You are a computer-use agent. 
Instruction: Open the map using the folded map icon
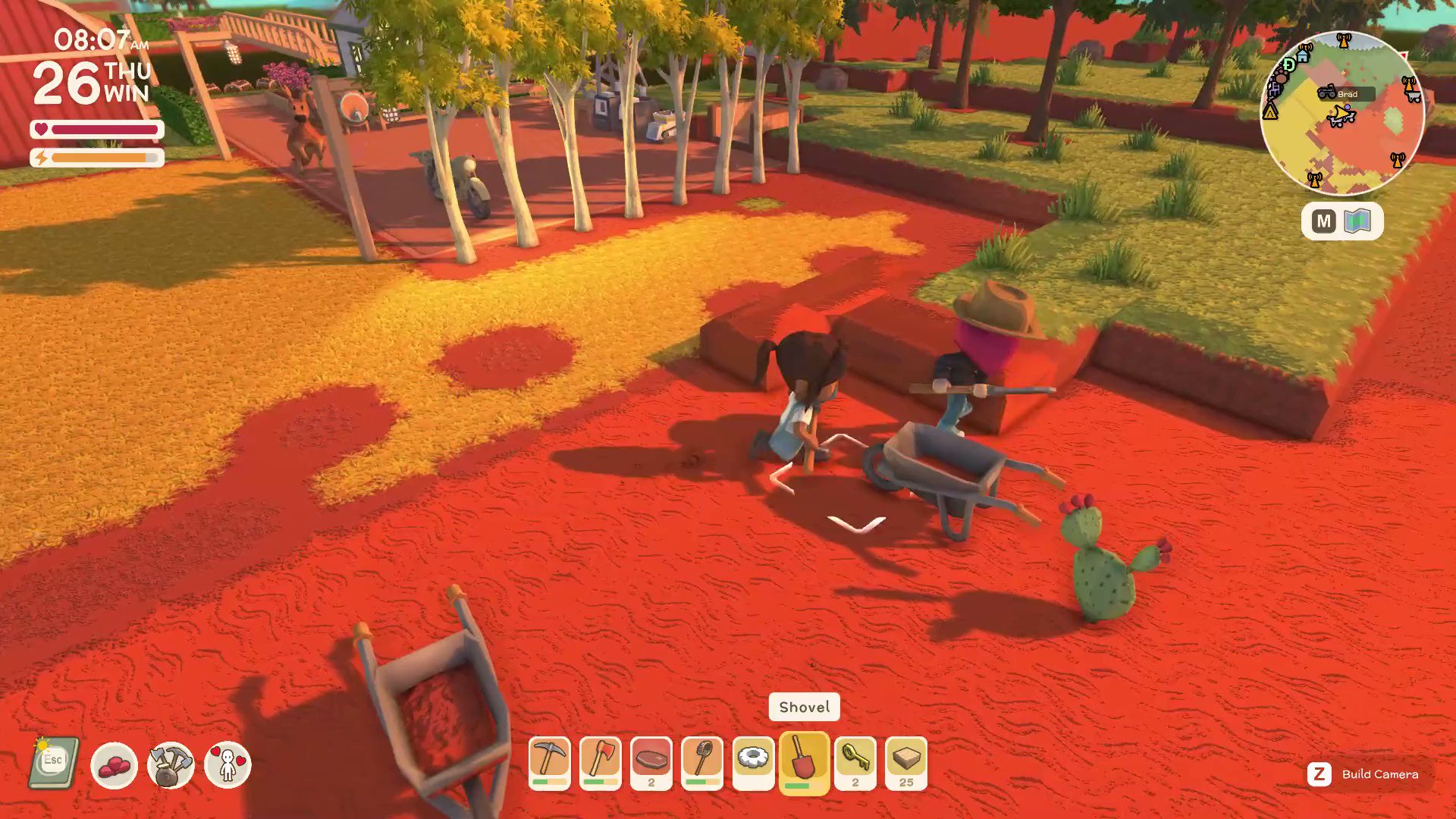pyautogui.click(x=1357, y=221)
